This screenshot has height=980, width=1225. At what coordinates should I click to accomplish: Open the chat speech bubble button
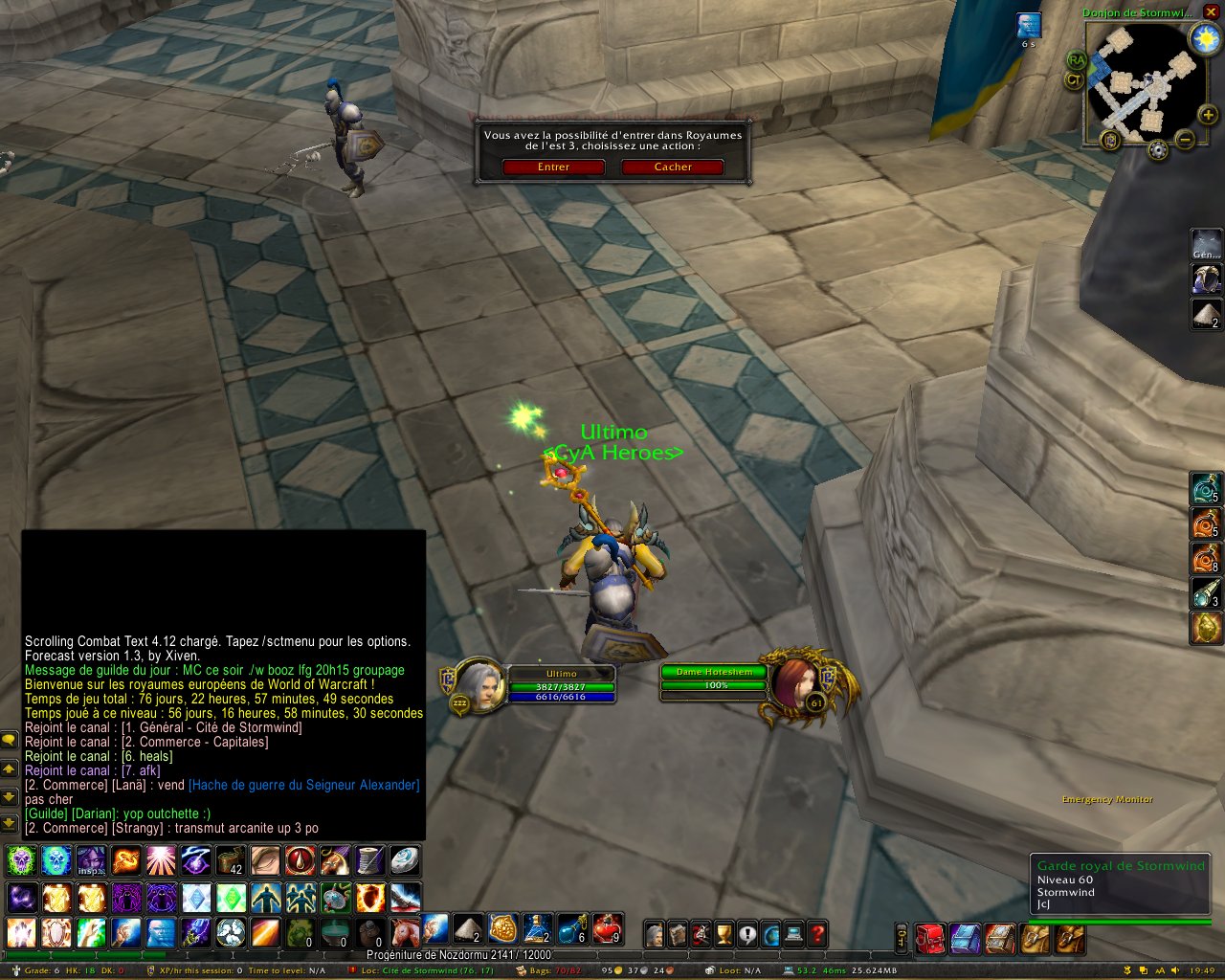pos(9,740)
